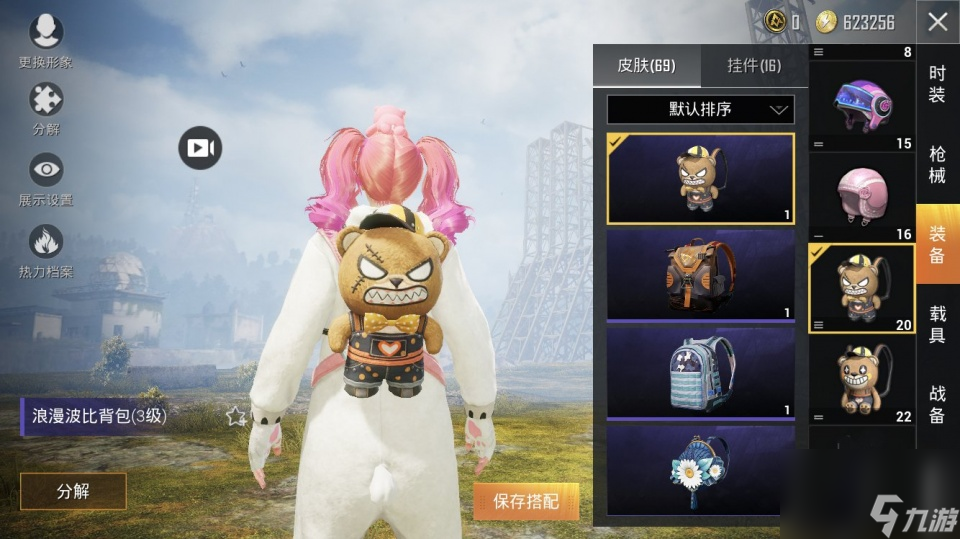
Task: Select the daisy flower backpack skin
Action: [x=700, y=468]
